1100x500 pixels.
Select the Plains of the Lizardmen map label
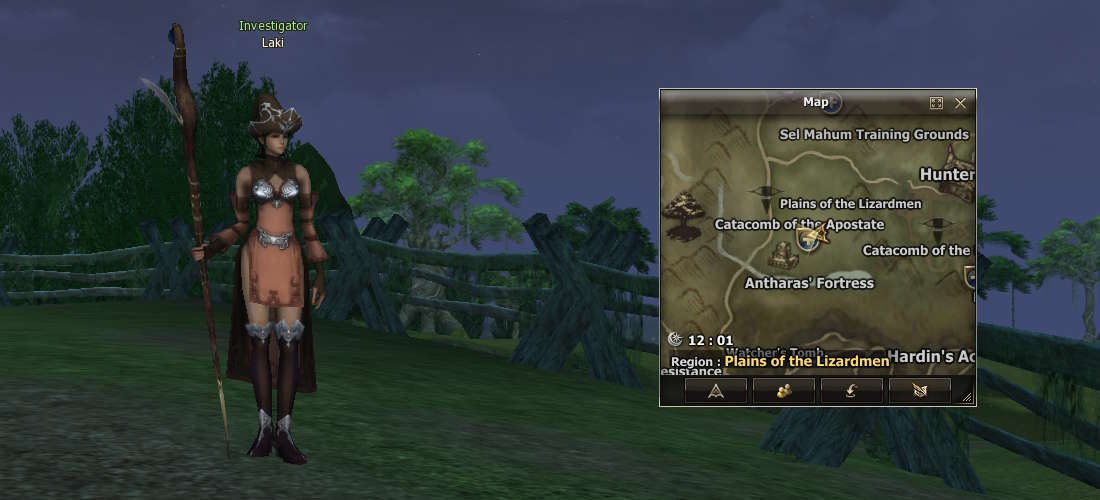coord(850,204)
